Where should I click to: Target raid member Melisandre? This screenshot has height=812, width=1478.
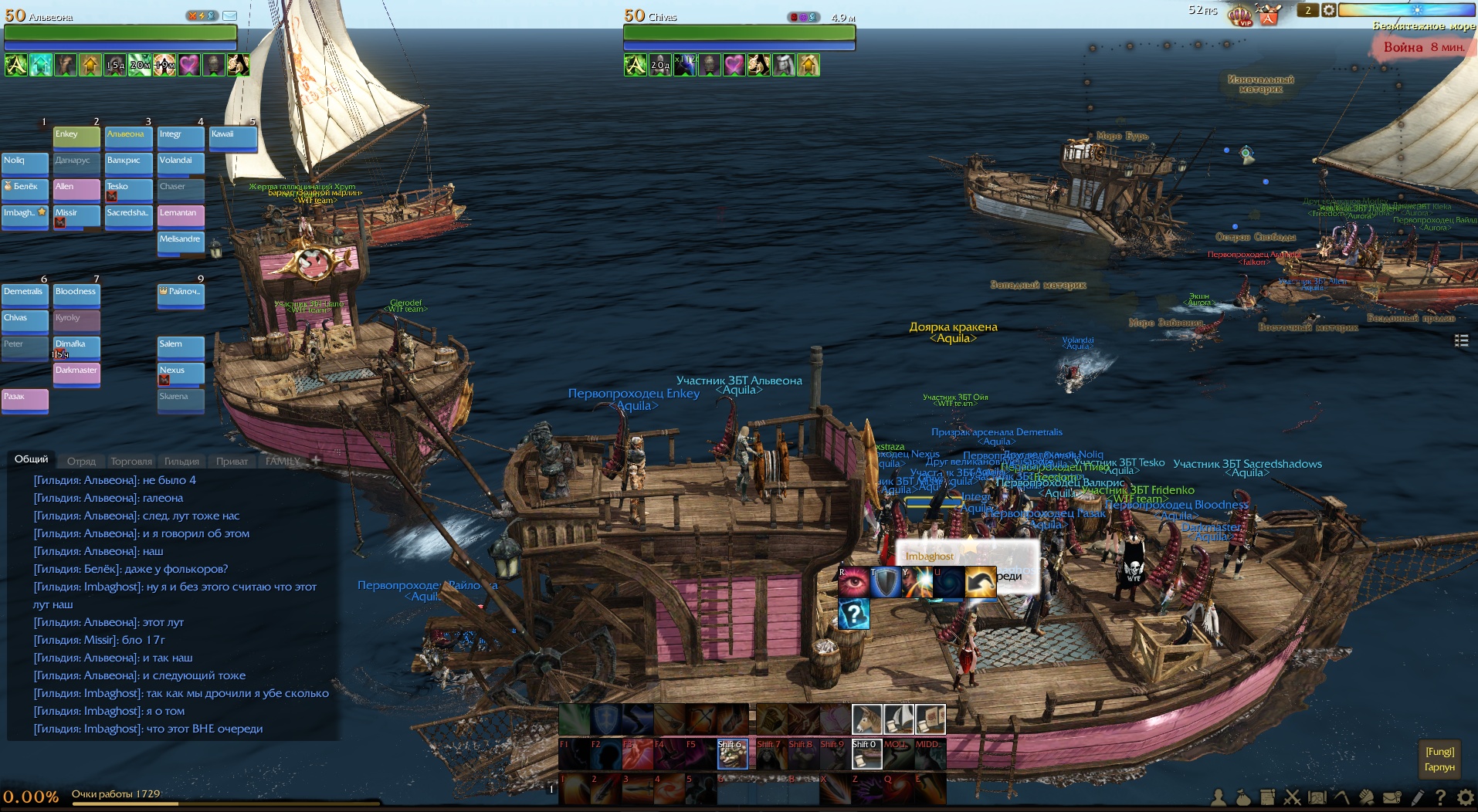coord(181,242)
